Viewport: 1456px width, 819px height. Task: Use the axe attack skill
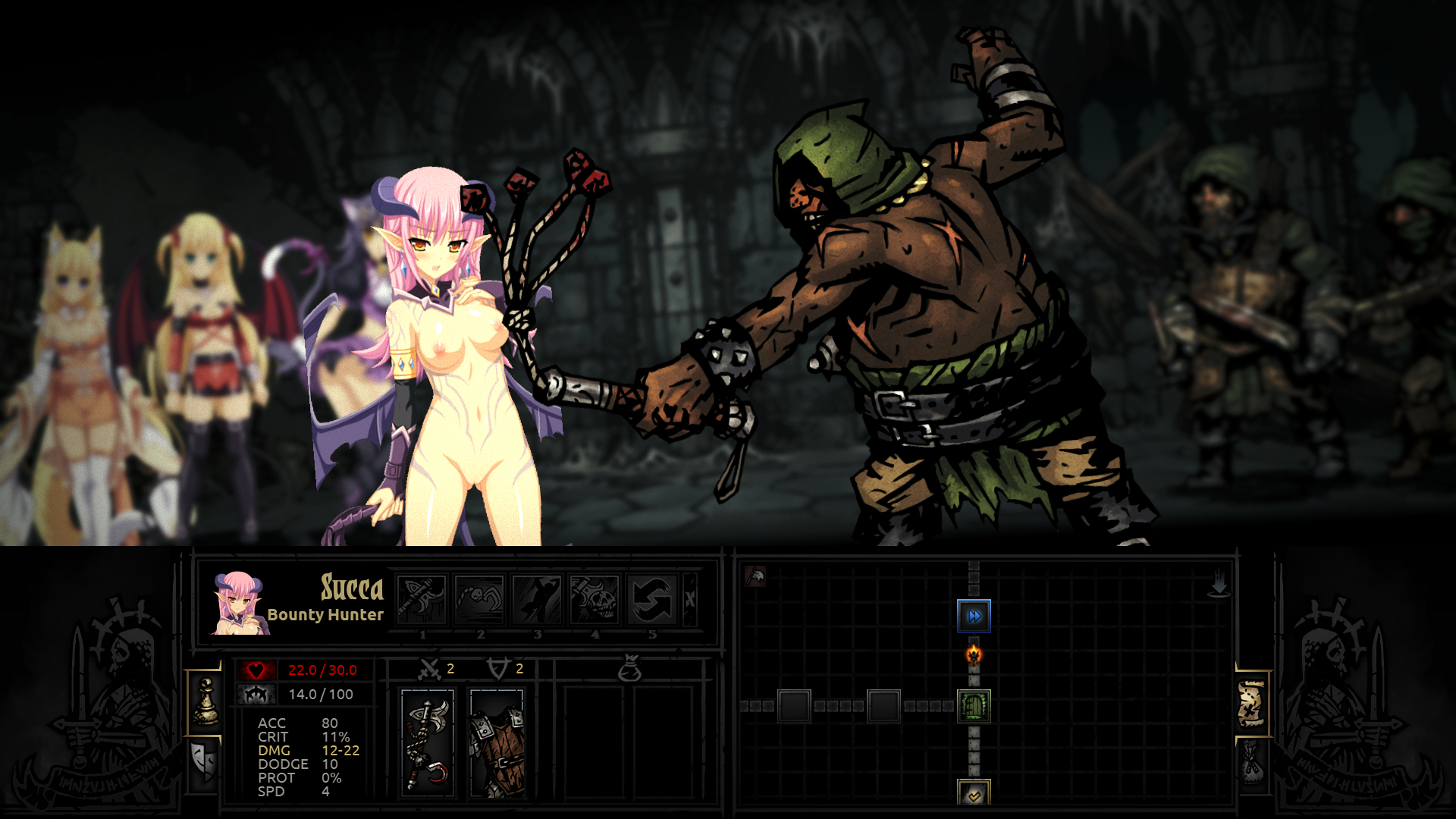(x=422, y=599)
